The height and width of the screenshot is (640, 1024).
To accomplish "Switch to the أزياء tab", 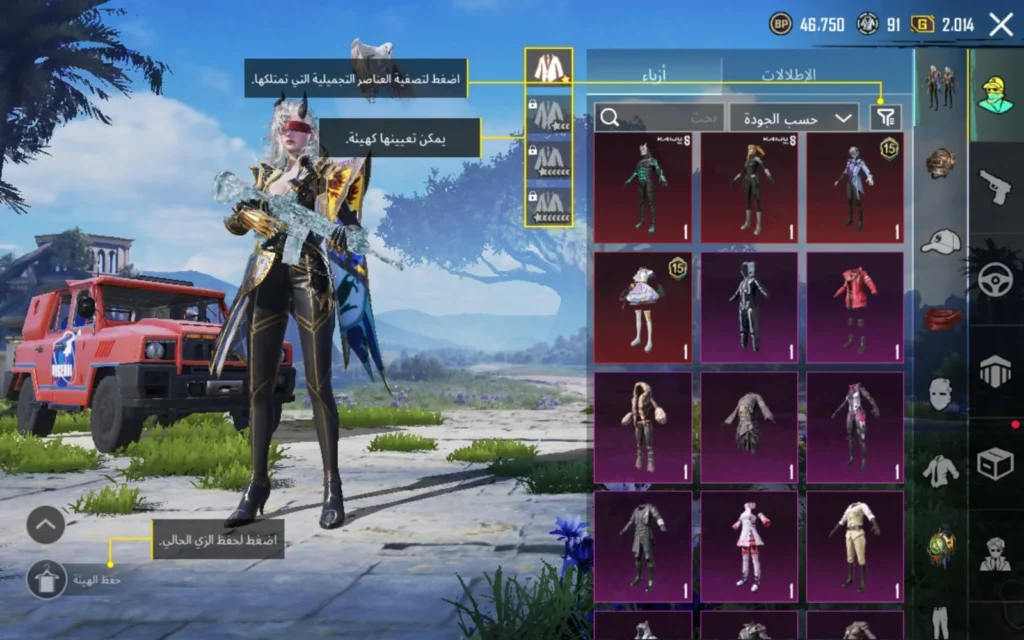I will (x=654, y=75).
